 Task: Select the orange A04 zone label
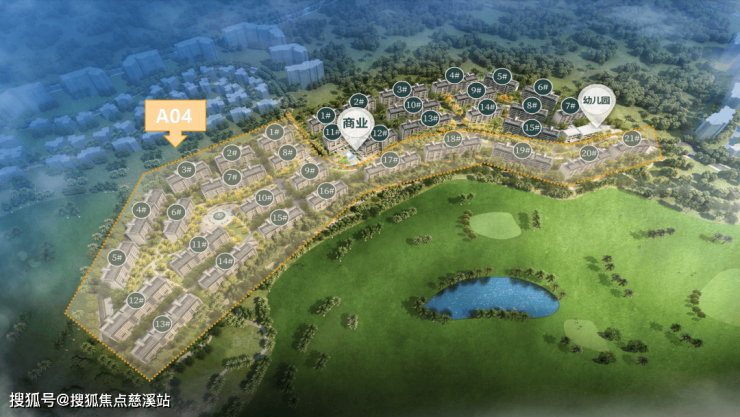pyautogui.click(x=176, y=117)
